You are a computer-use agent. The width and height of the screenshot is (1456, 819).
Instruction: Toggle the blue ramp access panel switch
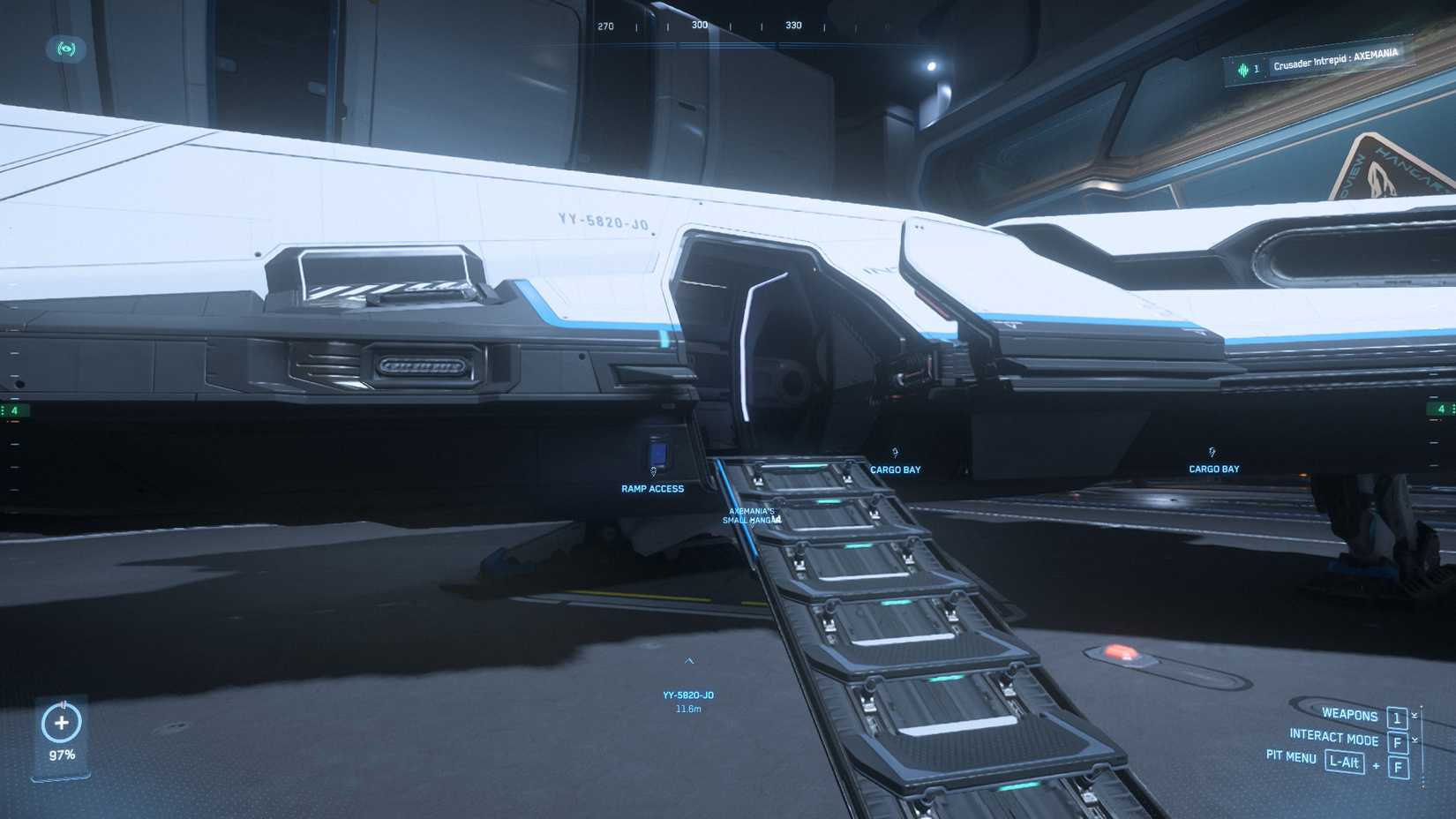point(658,452)
